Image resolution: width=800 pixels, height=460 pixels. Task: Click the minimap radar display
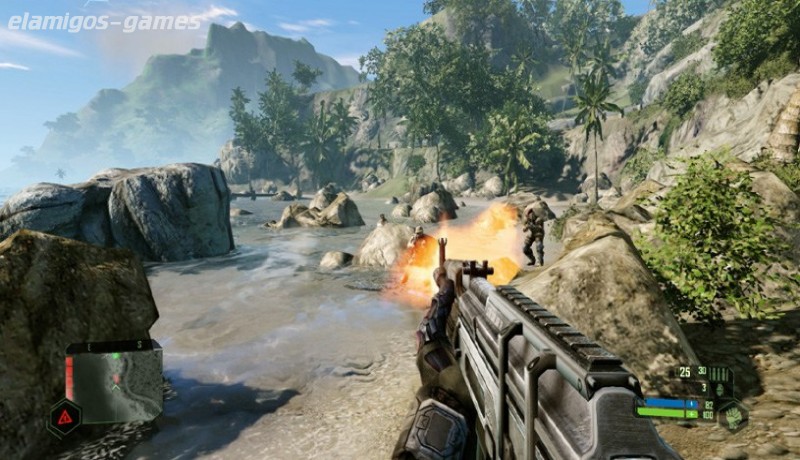(116, 383)
